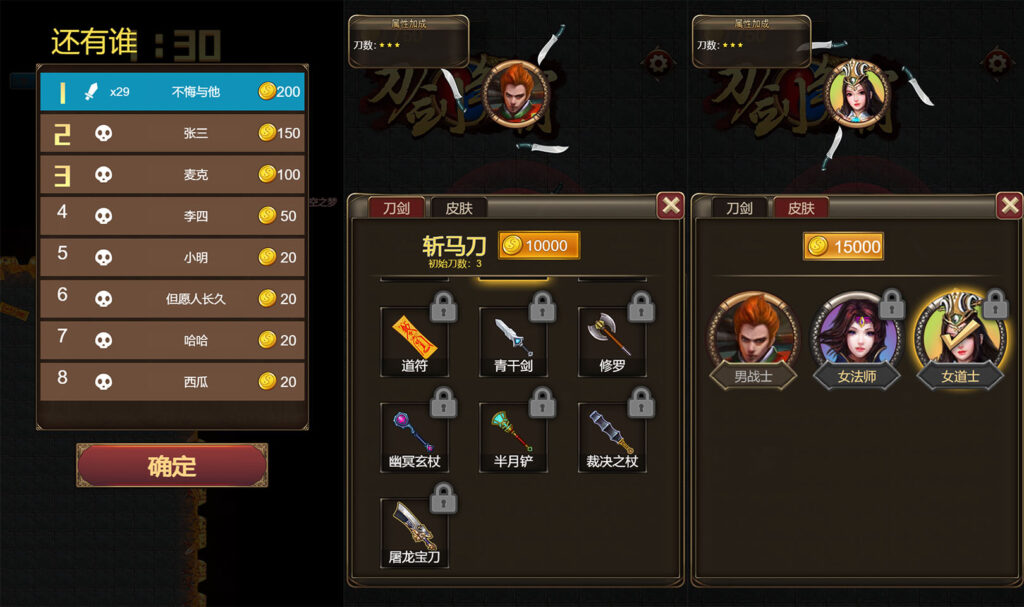This screenshot has height=607, width=1024.
Task: Click the 张三 leaderboard row
Action: [172, 133]
